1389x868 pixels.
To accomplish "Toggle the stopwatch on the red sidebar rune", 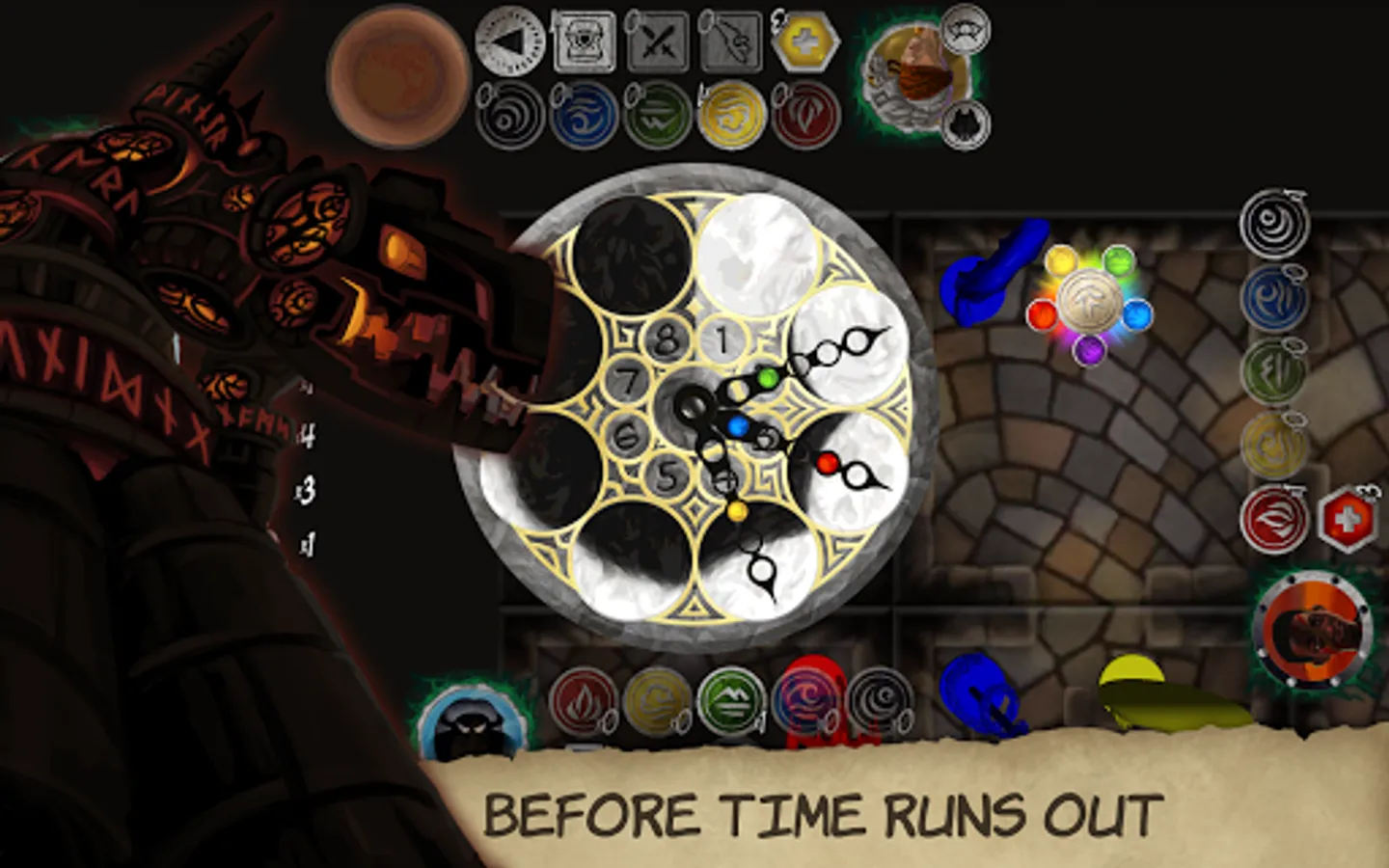I will 1294,492.
